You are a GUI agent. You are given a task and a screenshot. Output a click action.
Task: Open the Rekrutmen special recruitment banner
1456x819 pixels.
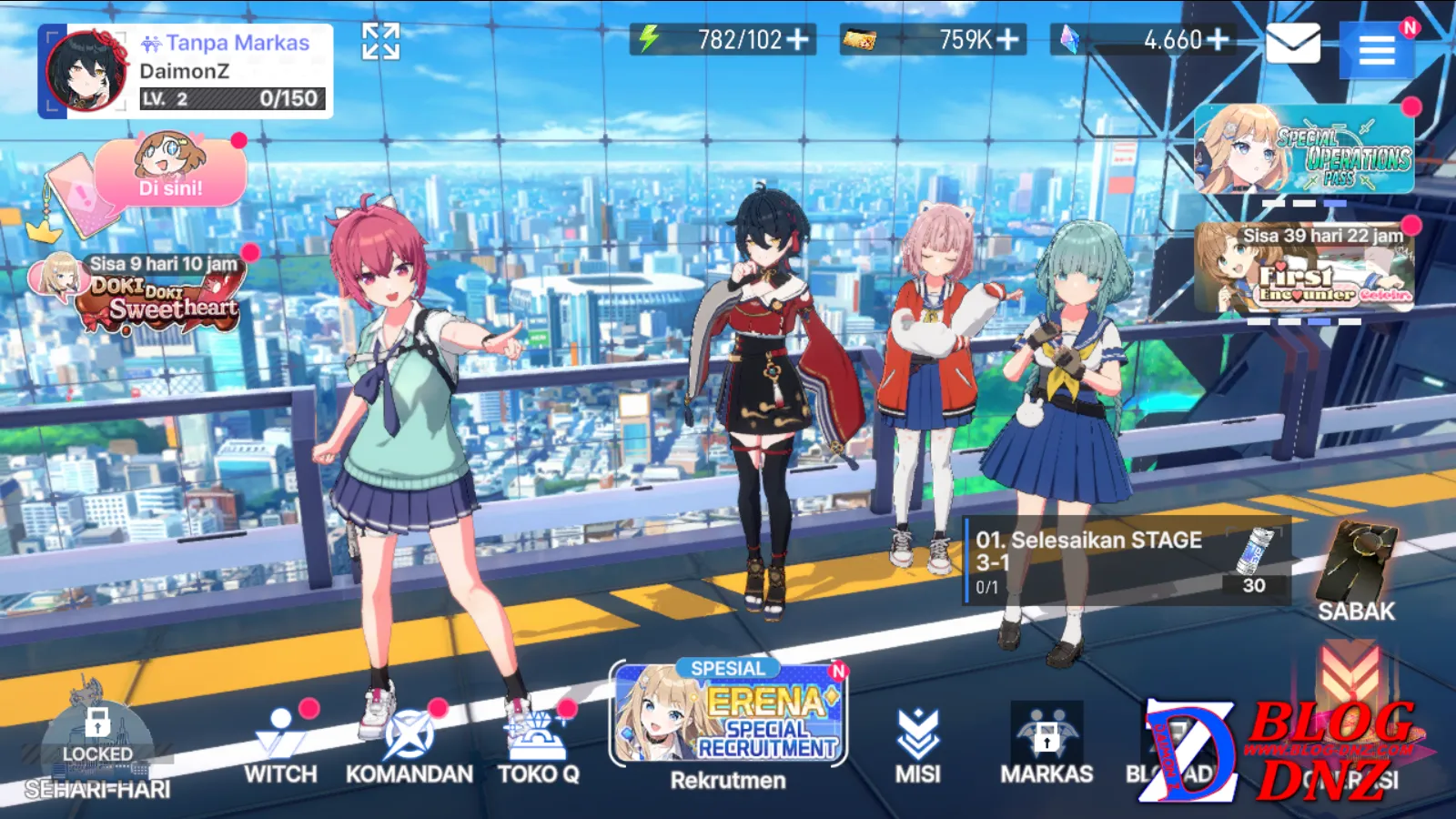[728, 723]
